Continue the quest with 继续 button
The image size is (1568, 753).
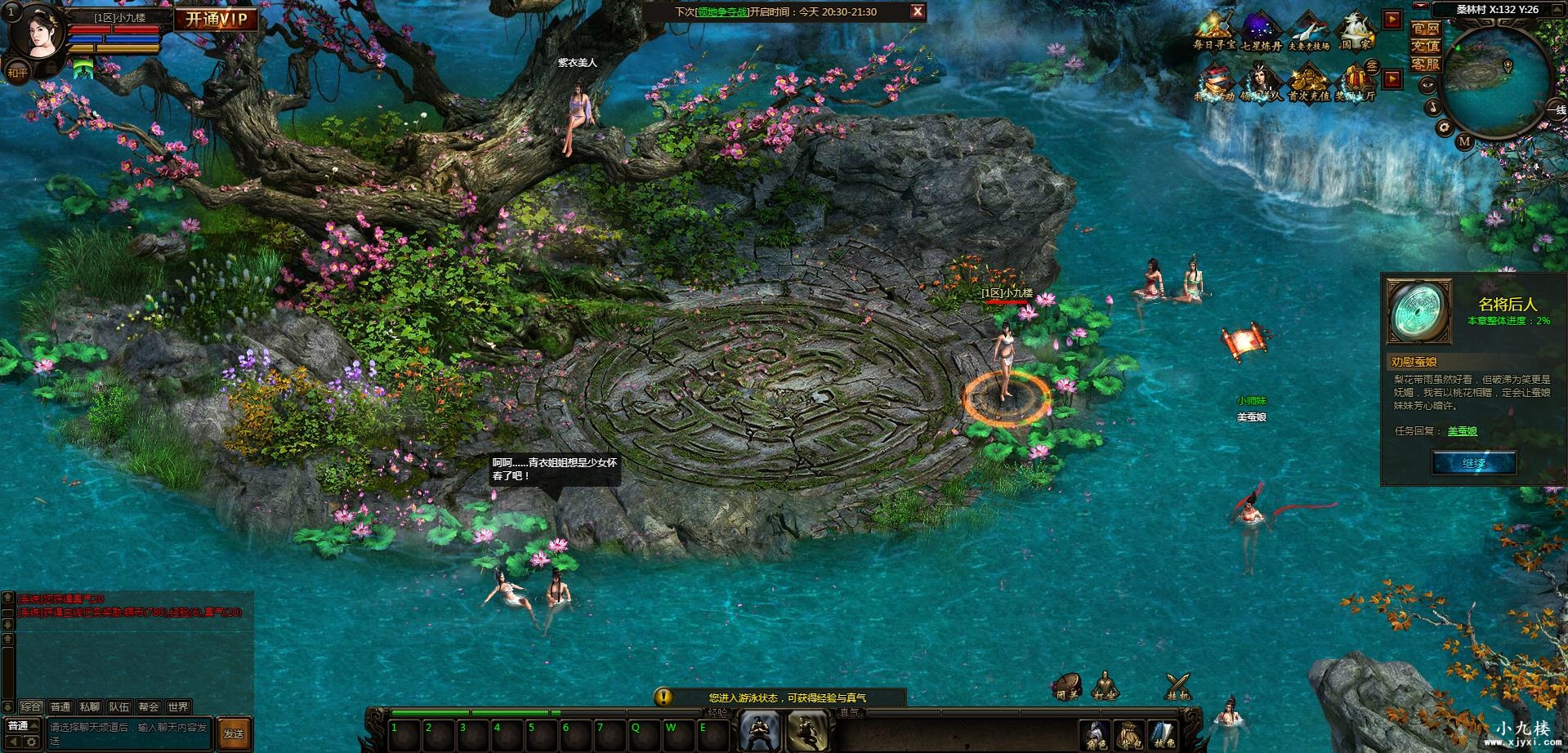[1474, 463]
